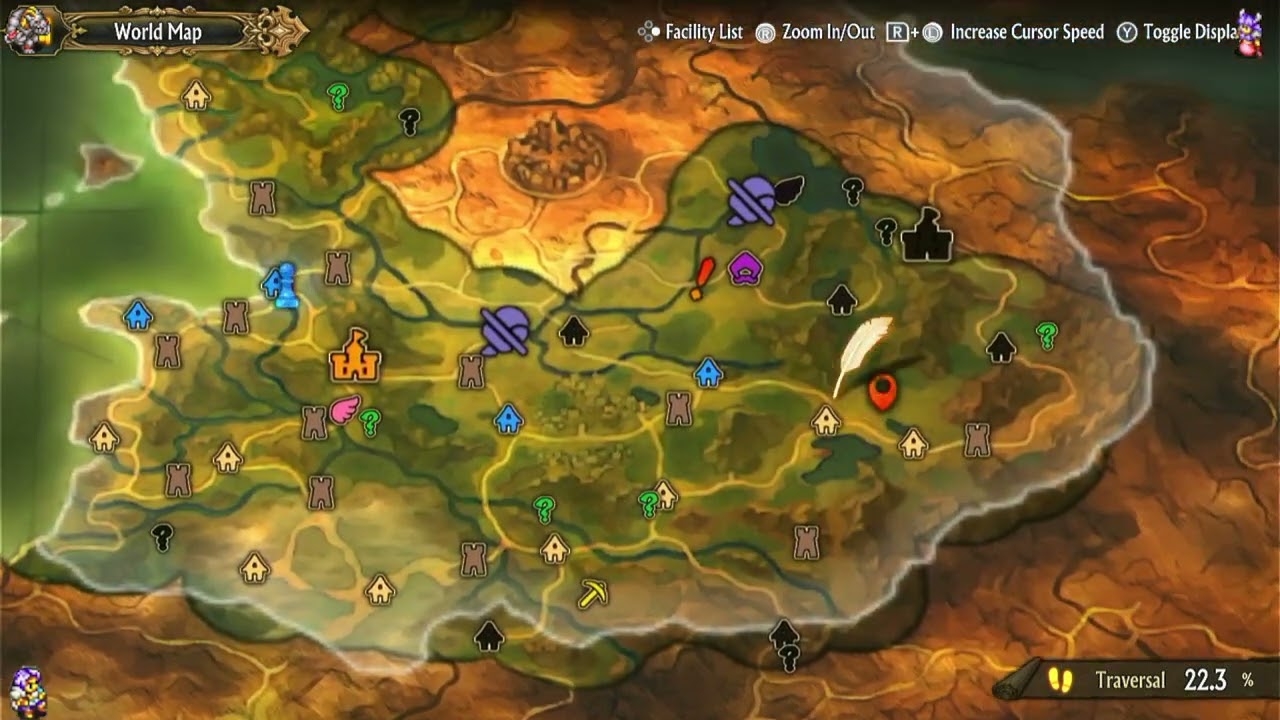Click the white feather map marker
Viewport: 1280px width, 720px height.
tap(862, 355)
